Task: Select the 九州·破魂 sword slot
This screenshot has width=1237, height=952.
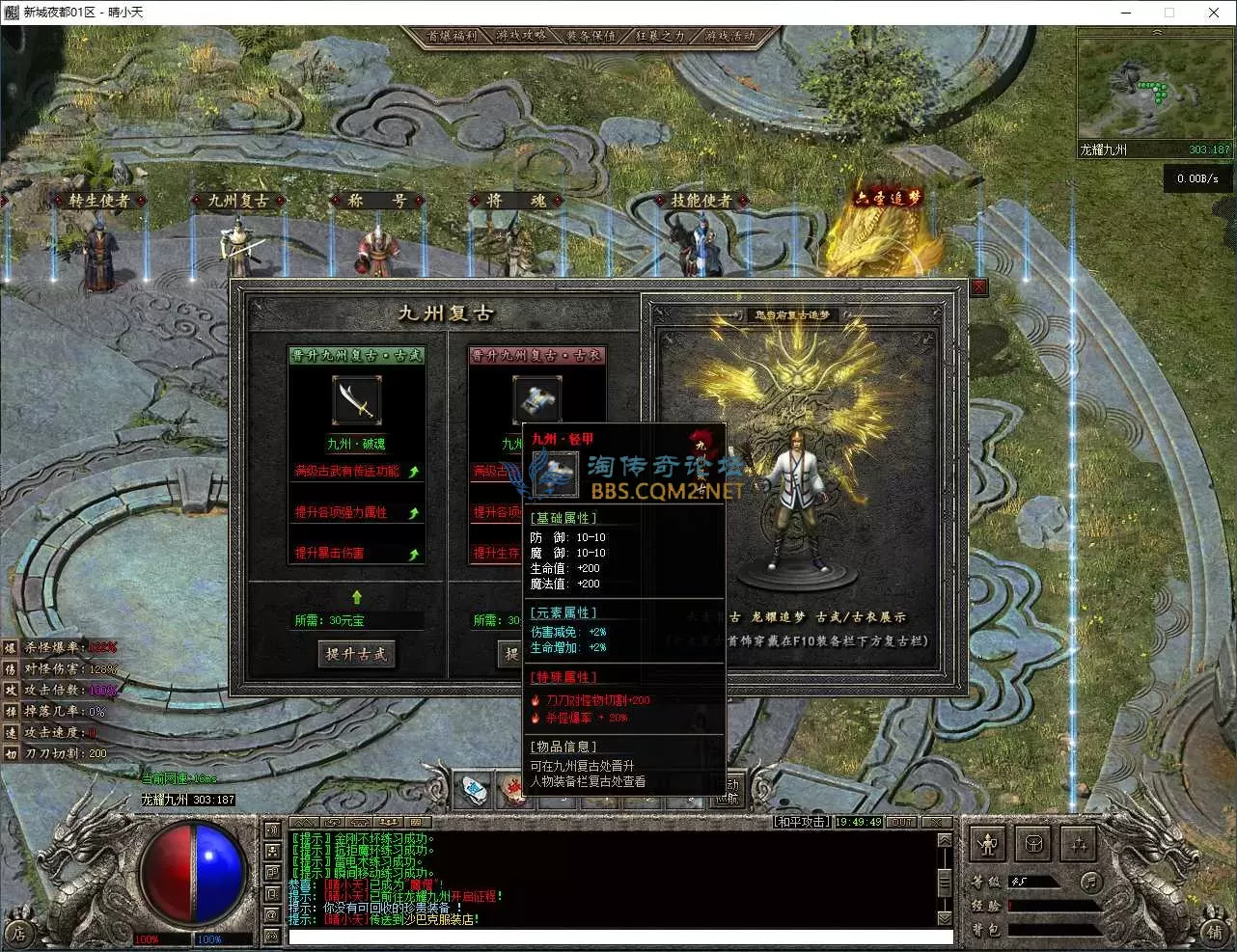Action: click(356, 400)
